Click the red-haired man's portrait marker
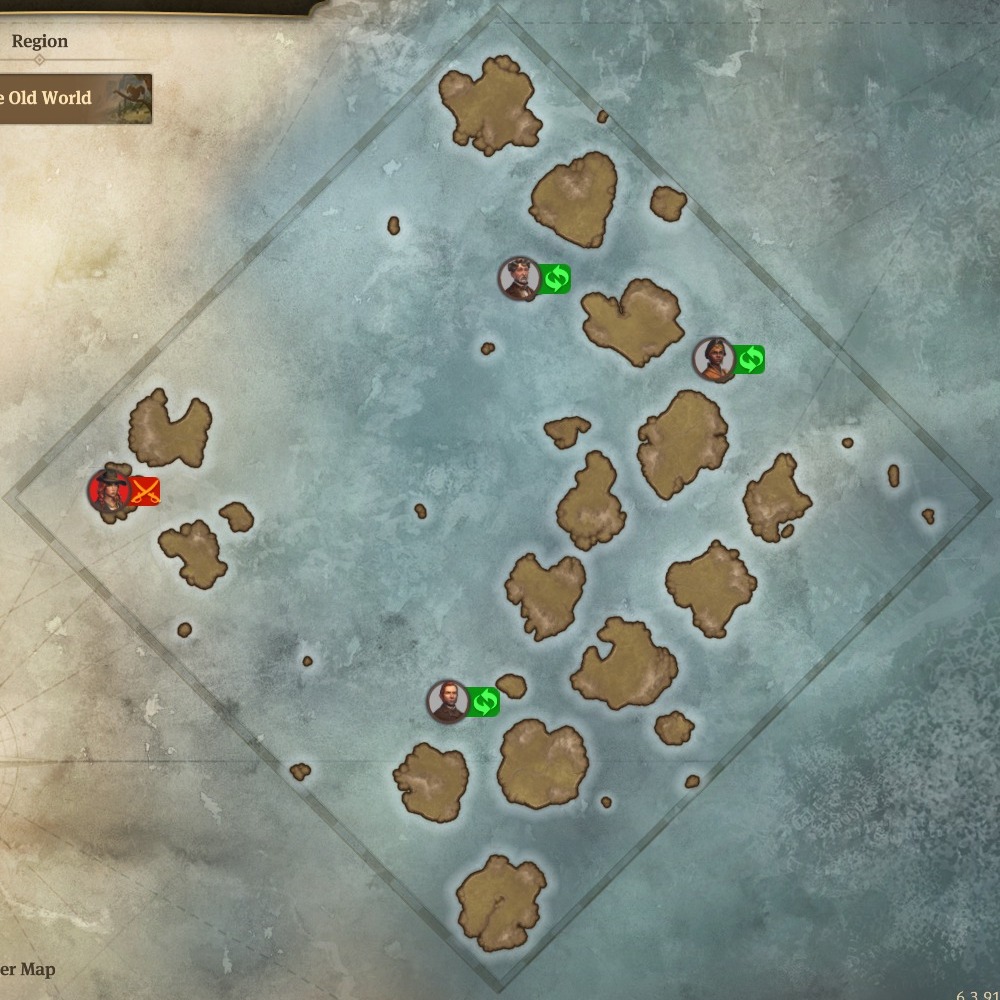Screen dimensions: 1000x1000 448,702
